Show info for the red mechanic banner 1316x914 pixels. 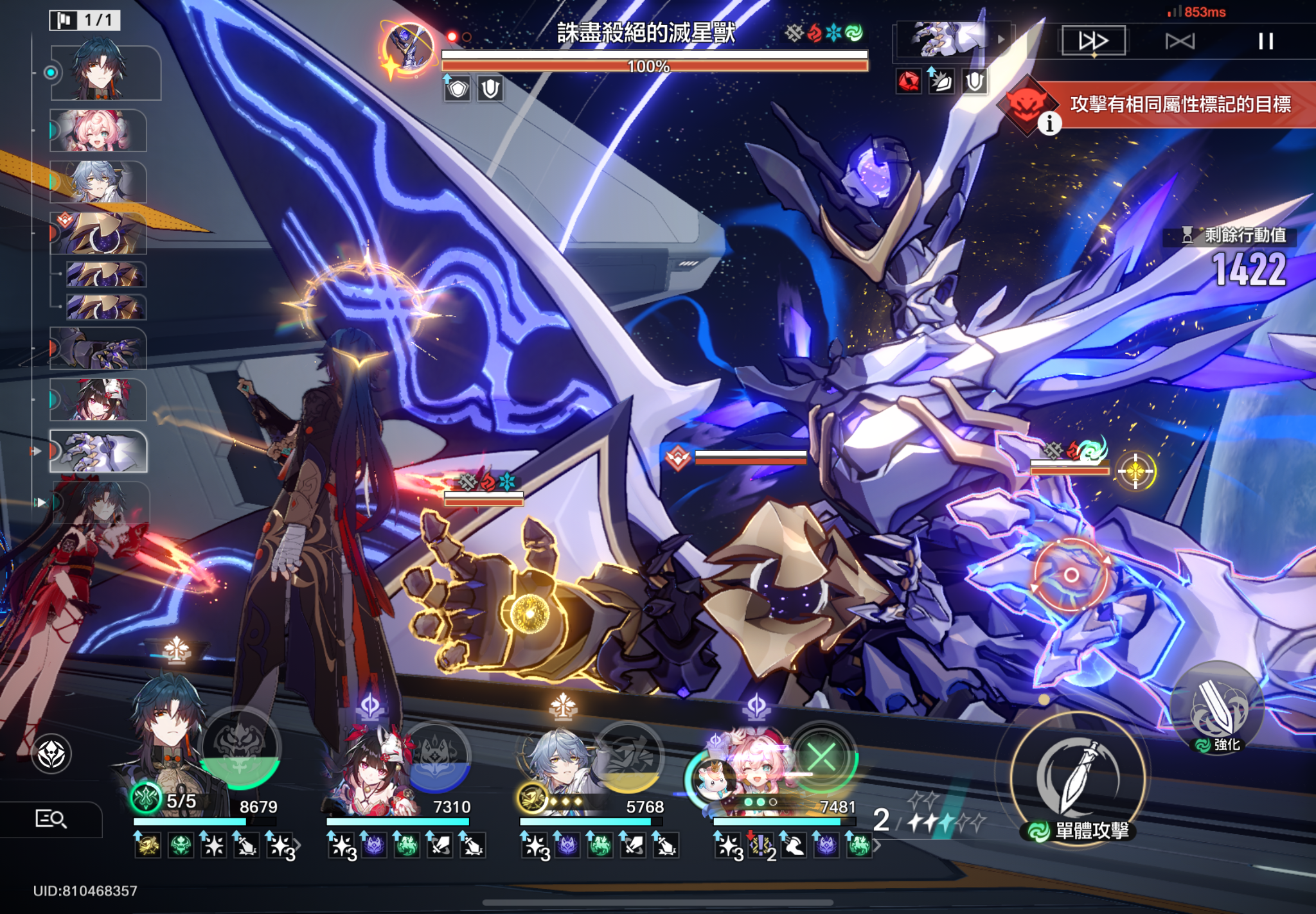tap(1049, 123)
